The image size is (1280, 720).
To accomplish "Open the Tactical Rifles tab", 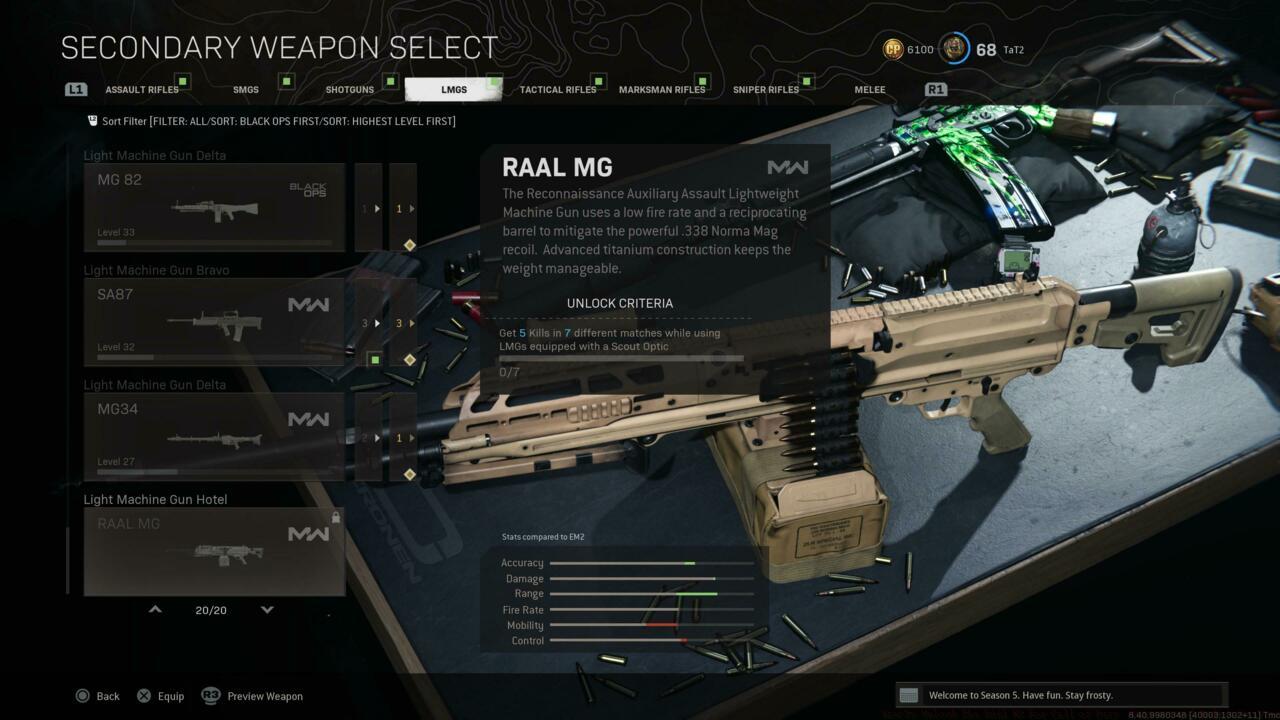I will 558,89.
